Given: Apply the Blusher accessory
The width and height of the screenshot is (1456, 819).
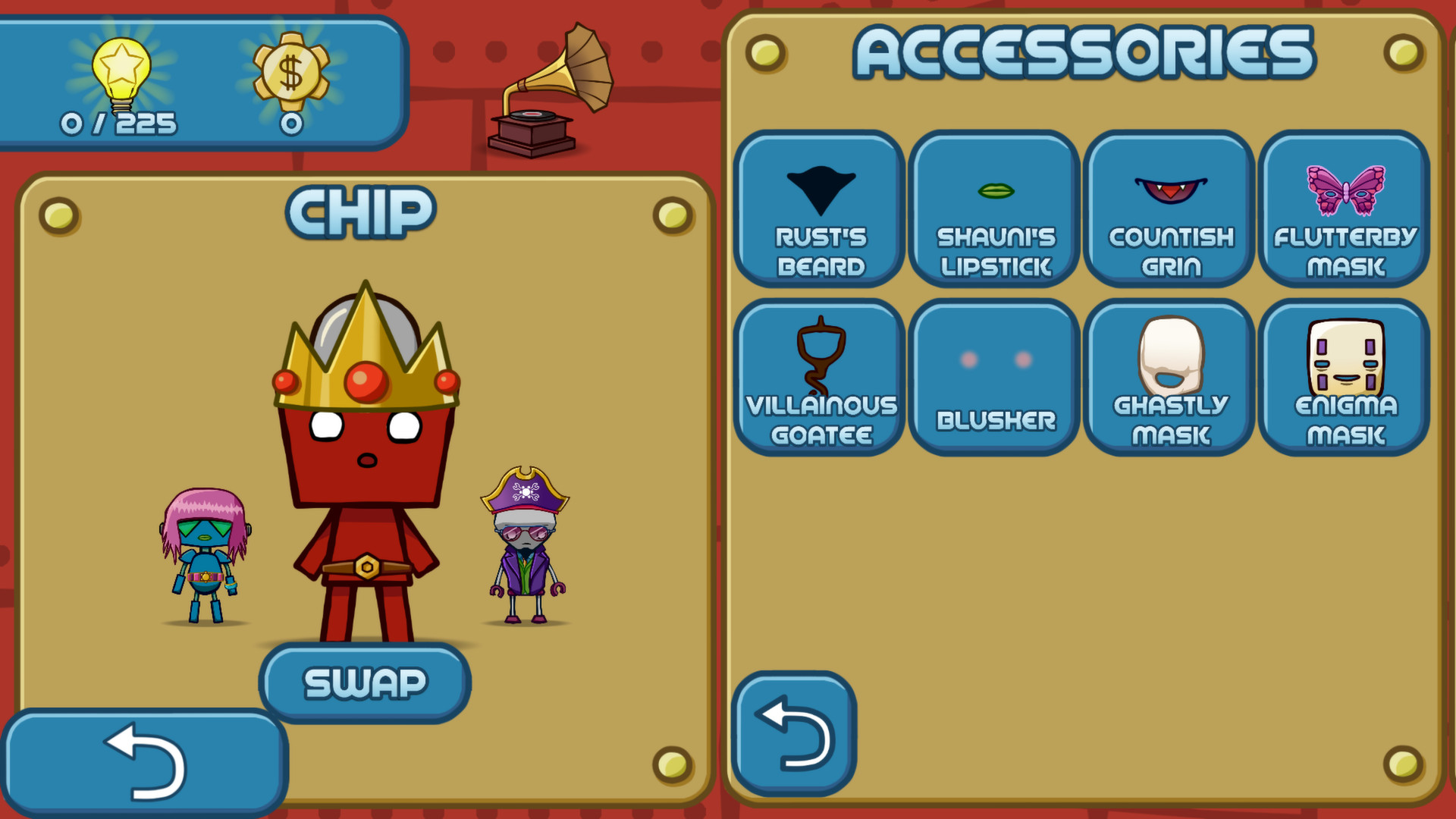Looking at the screenshot, I should click(994, 378).
